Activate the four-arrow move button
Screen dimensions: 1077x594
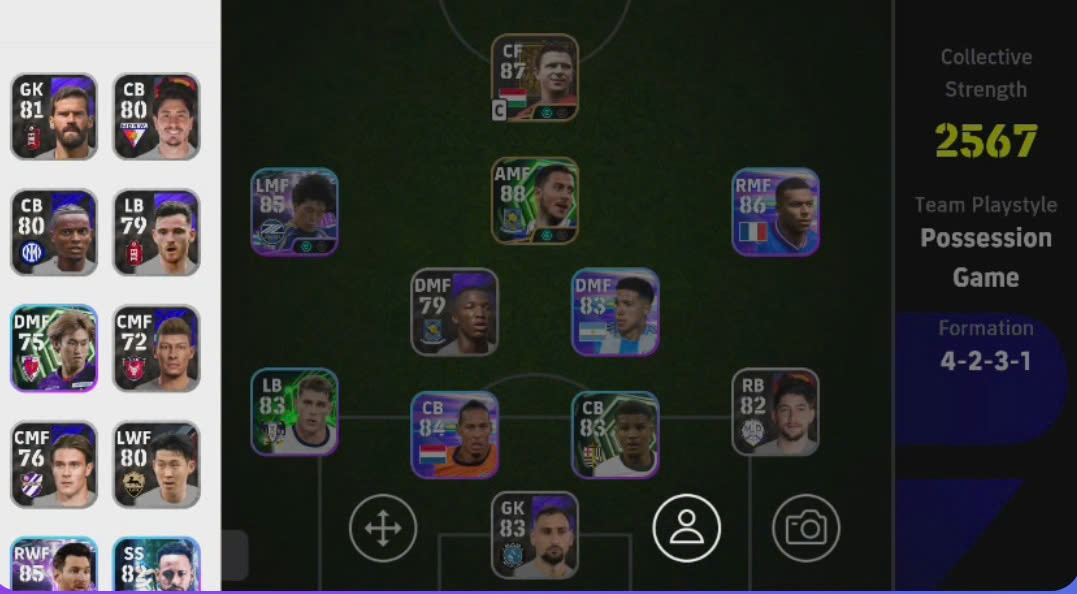pos(383,528)
